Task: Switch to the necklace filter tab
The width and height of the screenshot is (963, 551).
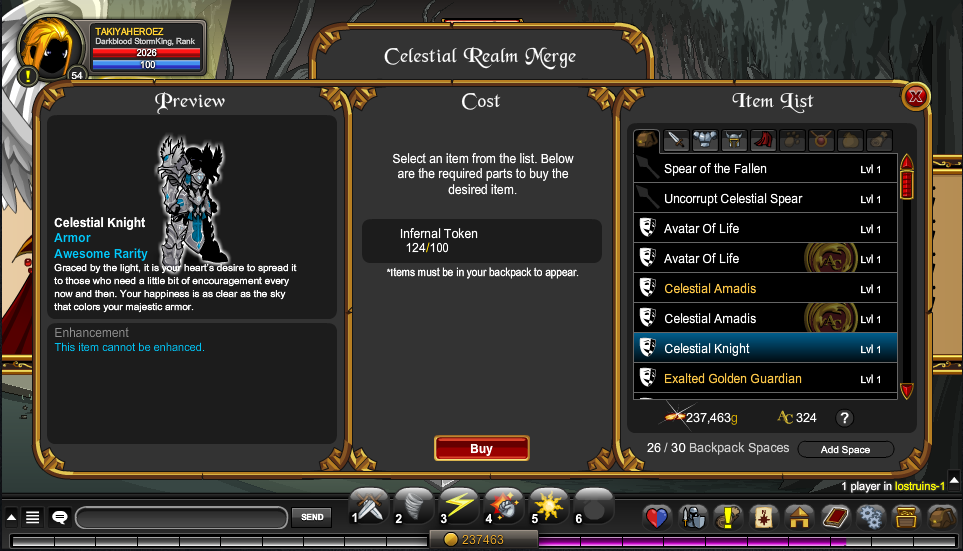Action: [822, 140]
